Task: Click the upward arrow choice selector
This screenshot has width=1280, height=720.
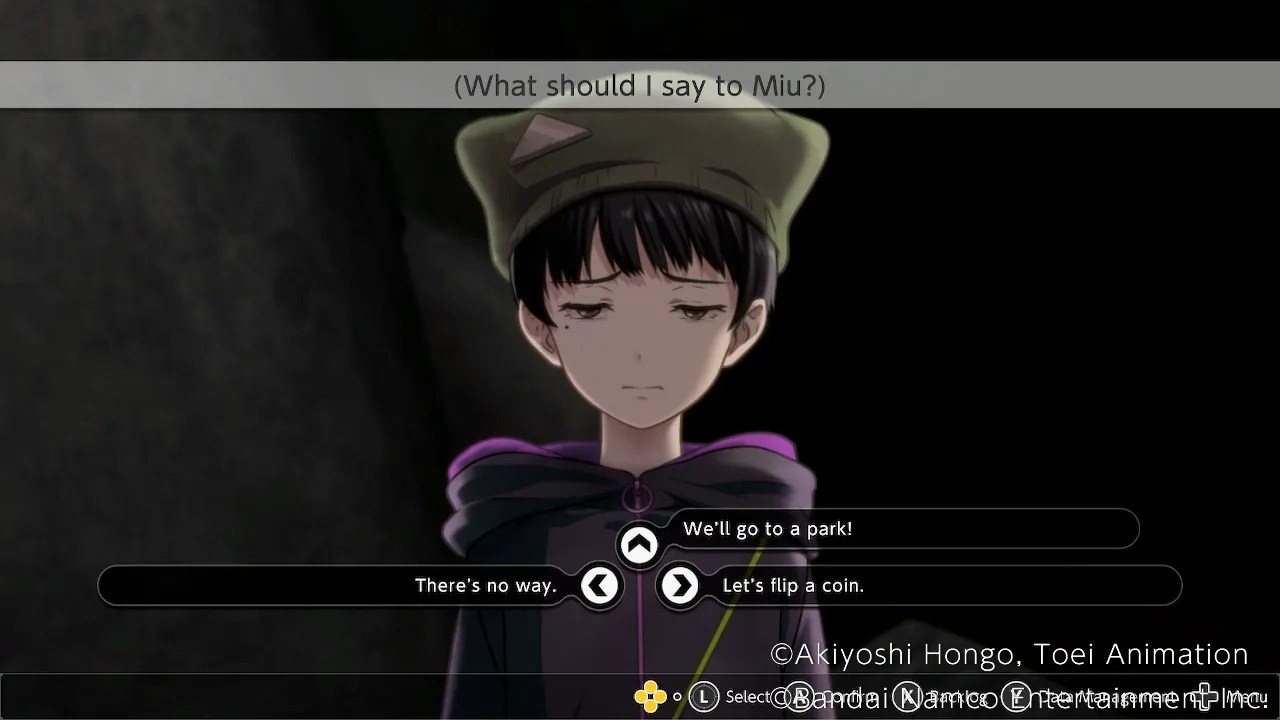Action: pyautogui.click(x=639, y=543)
